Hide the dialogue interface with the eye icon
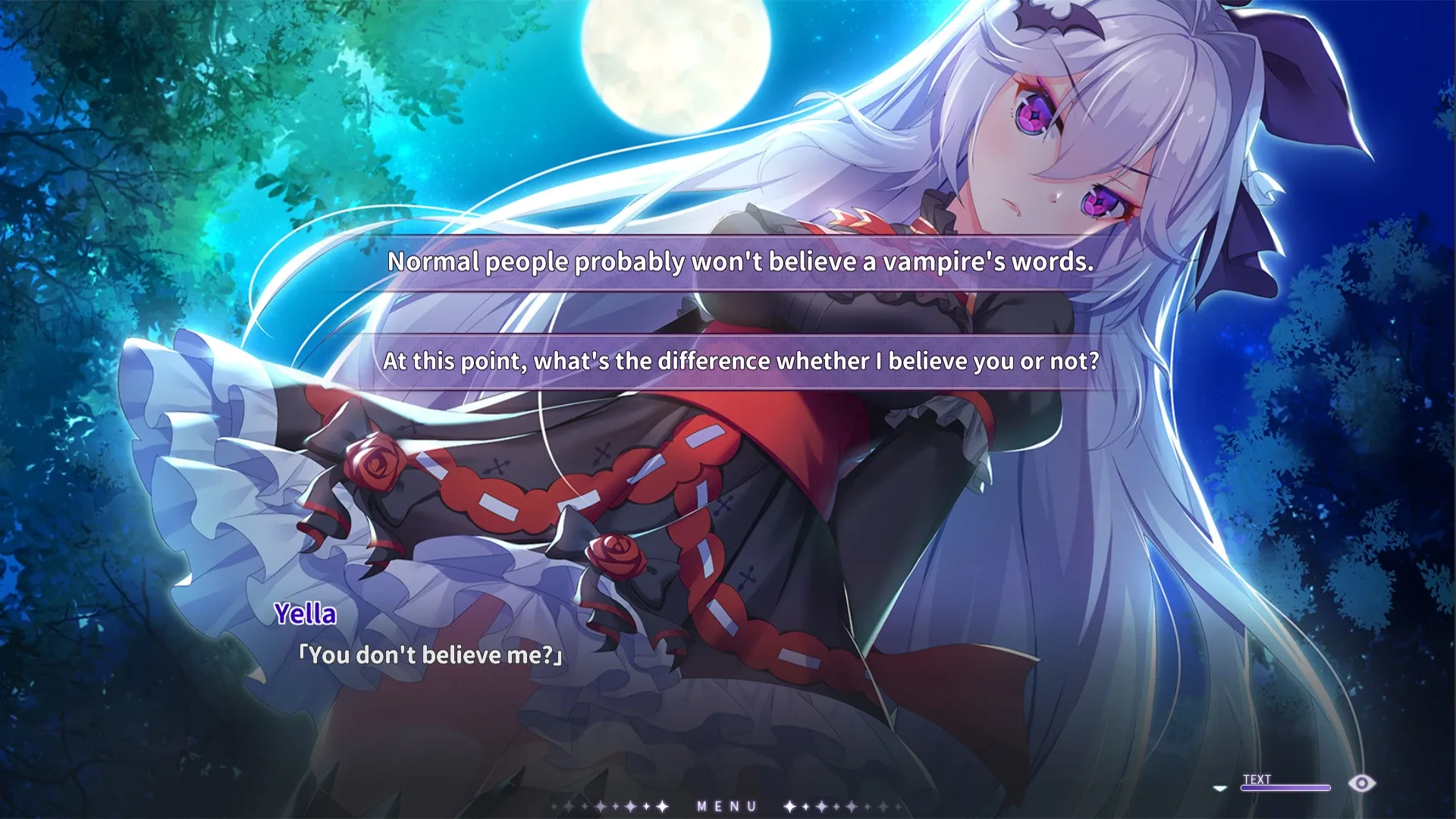The height and width of the screenshot is (819, 1456). [1361, 783]
